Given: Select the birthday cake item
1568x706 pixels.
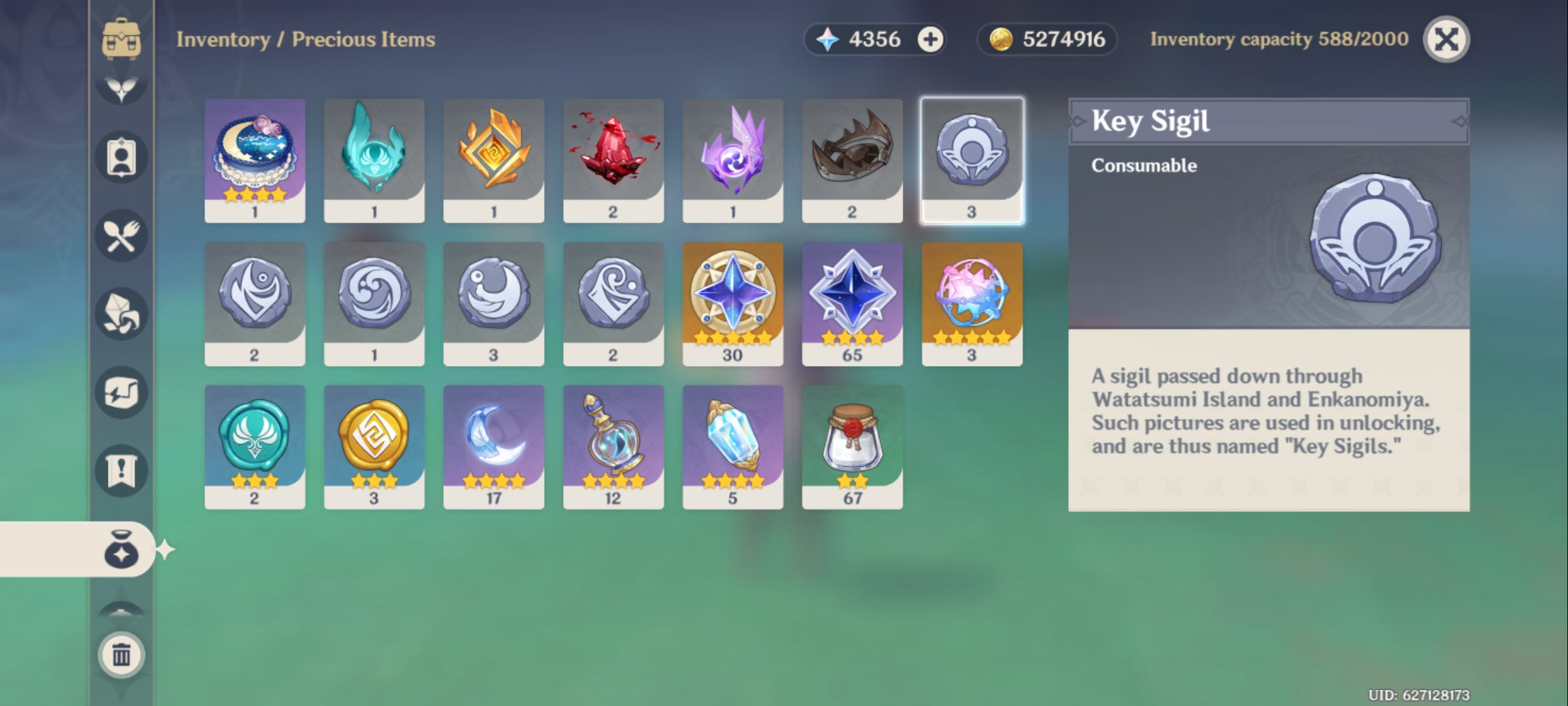Looking at the screenshot, I should tap(255, 157).
